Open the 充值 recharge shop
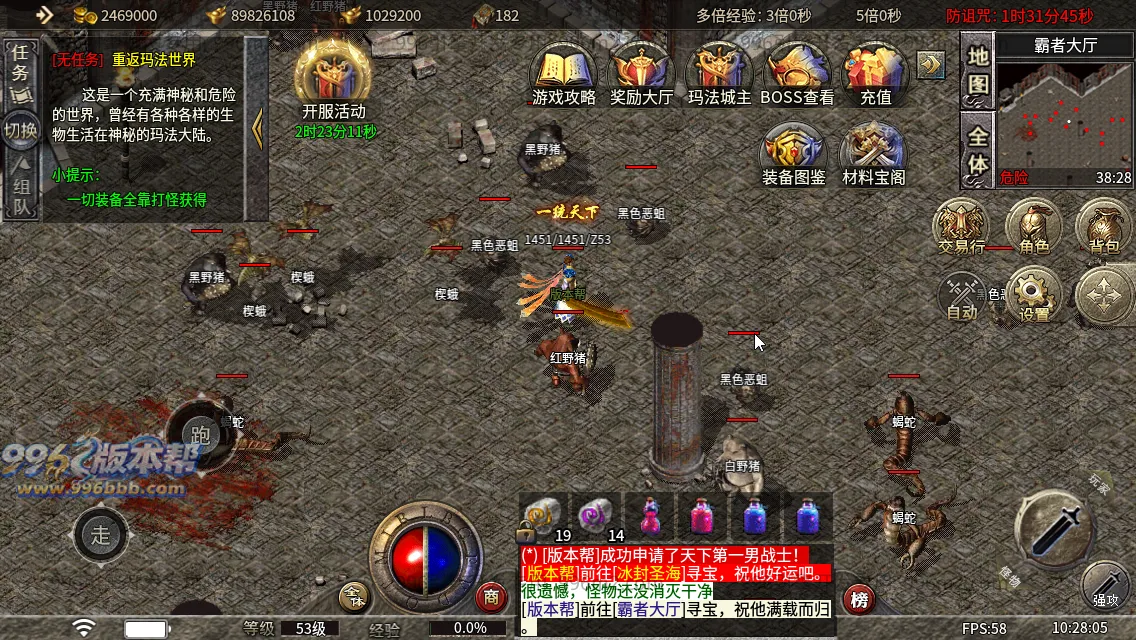The width and height of the screenshot is (1136, 640). 875,74
